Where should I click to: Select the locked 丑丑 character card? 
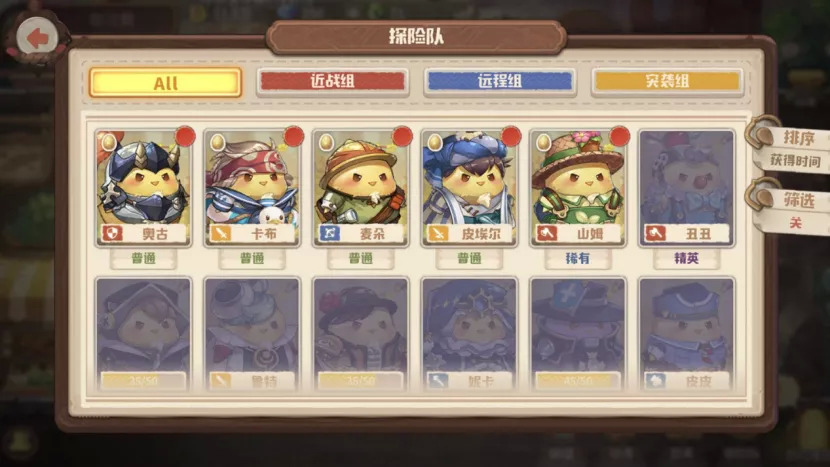686,187
